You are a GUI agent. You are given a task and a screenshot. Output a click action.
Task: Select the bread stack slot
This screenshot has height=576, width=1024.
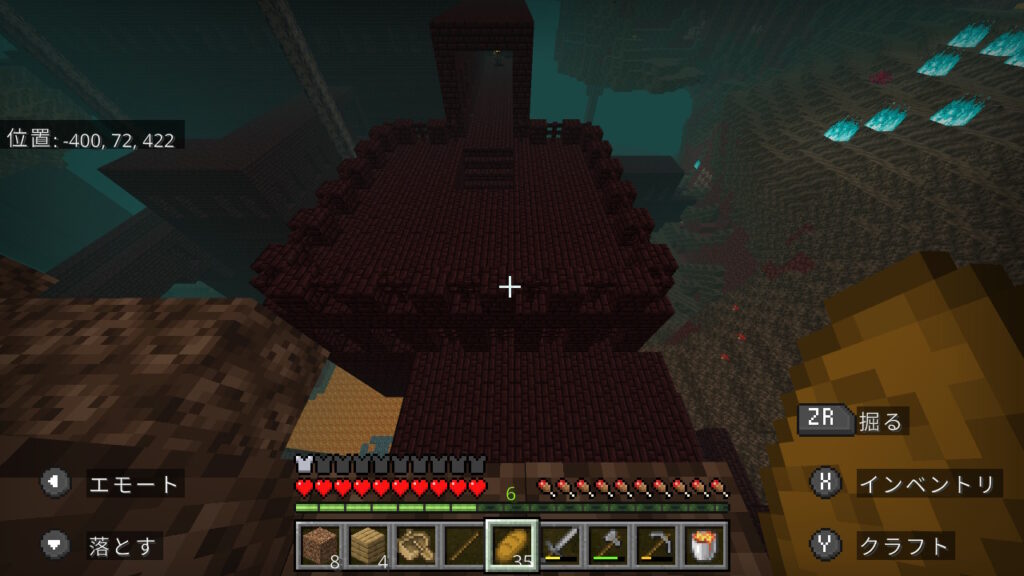coord(512,545)
